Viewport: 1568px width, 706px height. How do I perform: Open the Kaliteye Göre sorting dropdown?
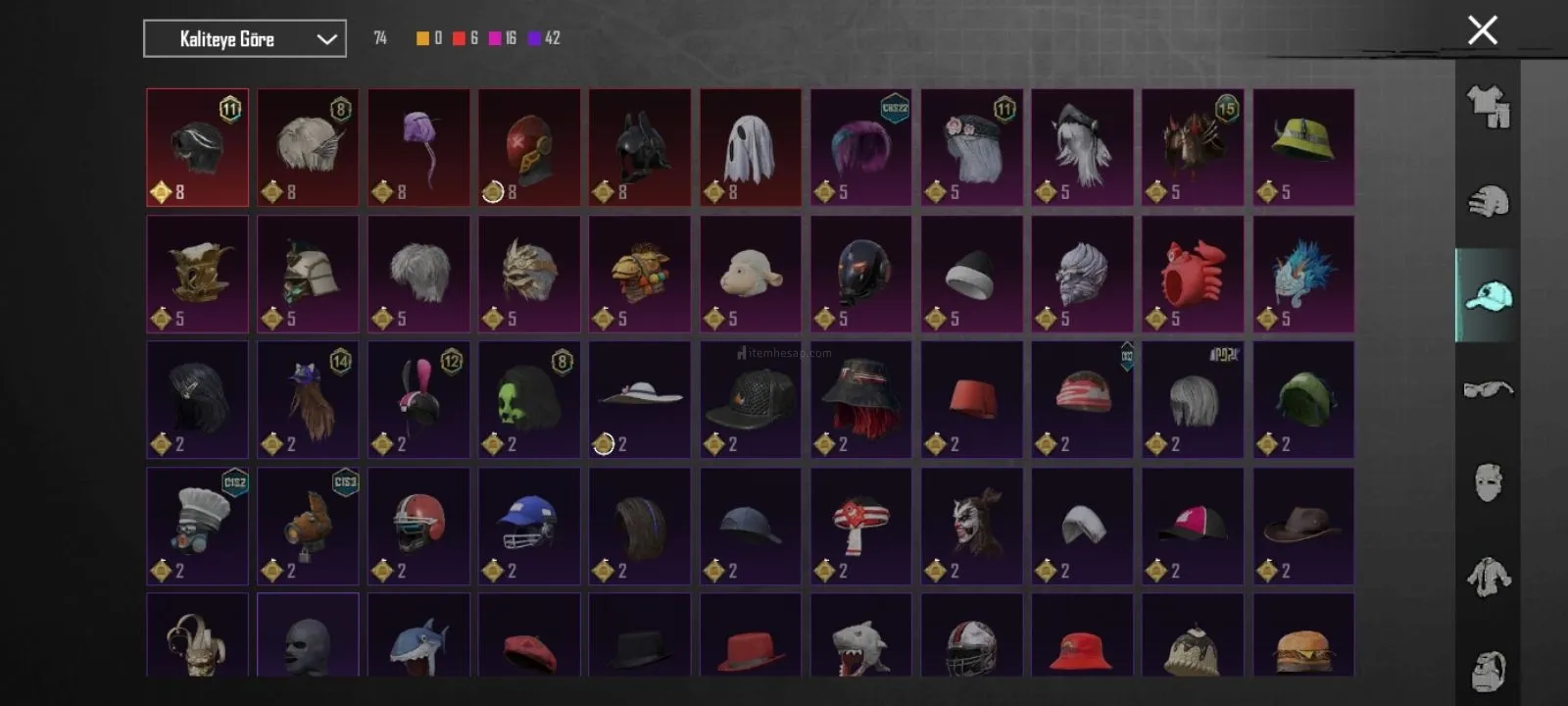244,39
